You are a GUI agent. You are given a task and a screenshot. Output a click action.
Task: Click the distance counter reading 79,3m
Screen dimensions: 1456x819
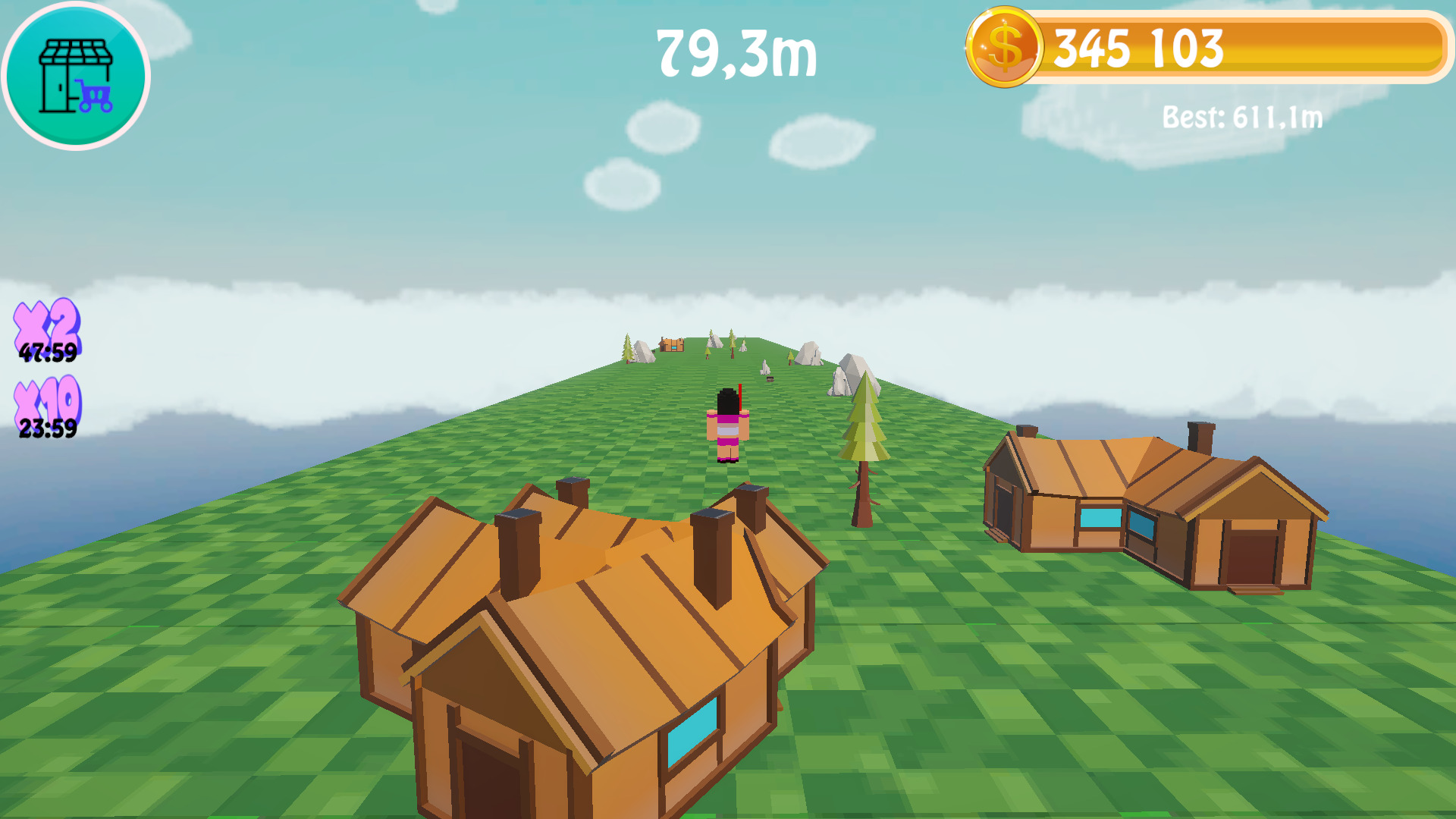pos(734,55)
